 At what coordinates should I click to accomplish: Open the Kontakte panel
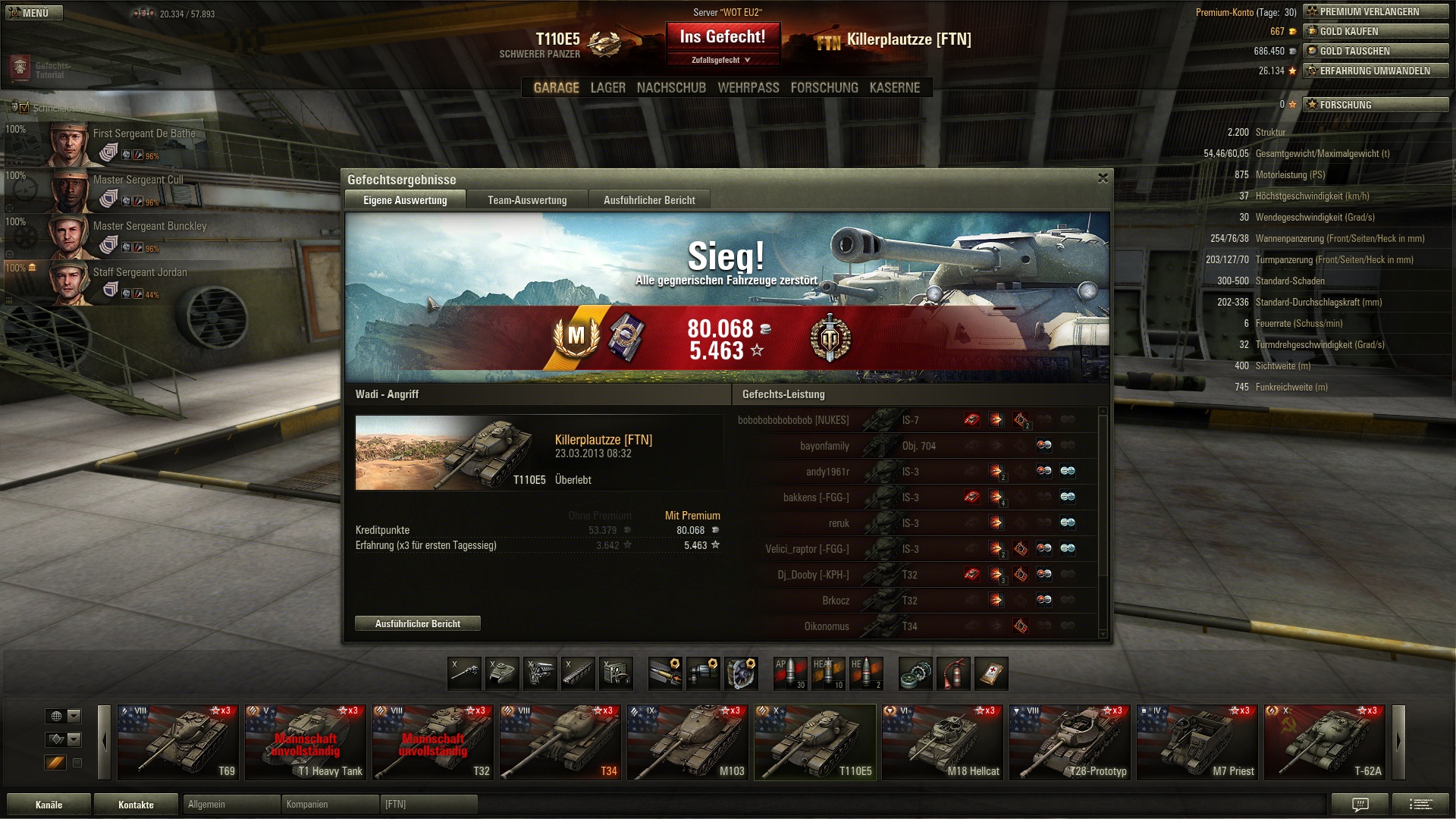[136, 805]
